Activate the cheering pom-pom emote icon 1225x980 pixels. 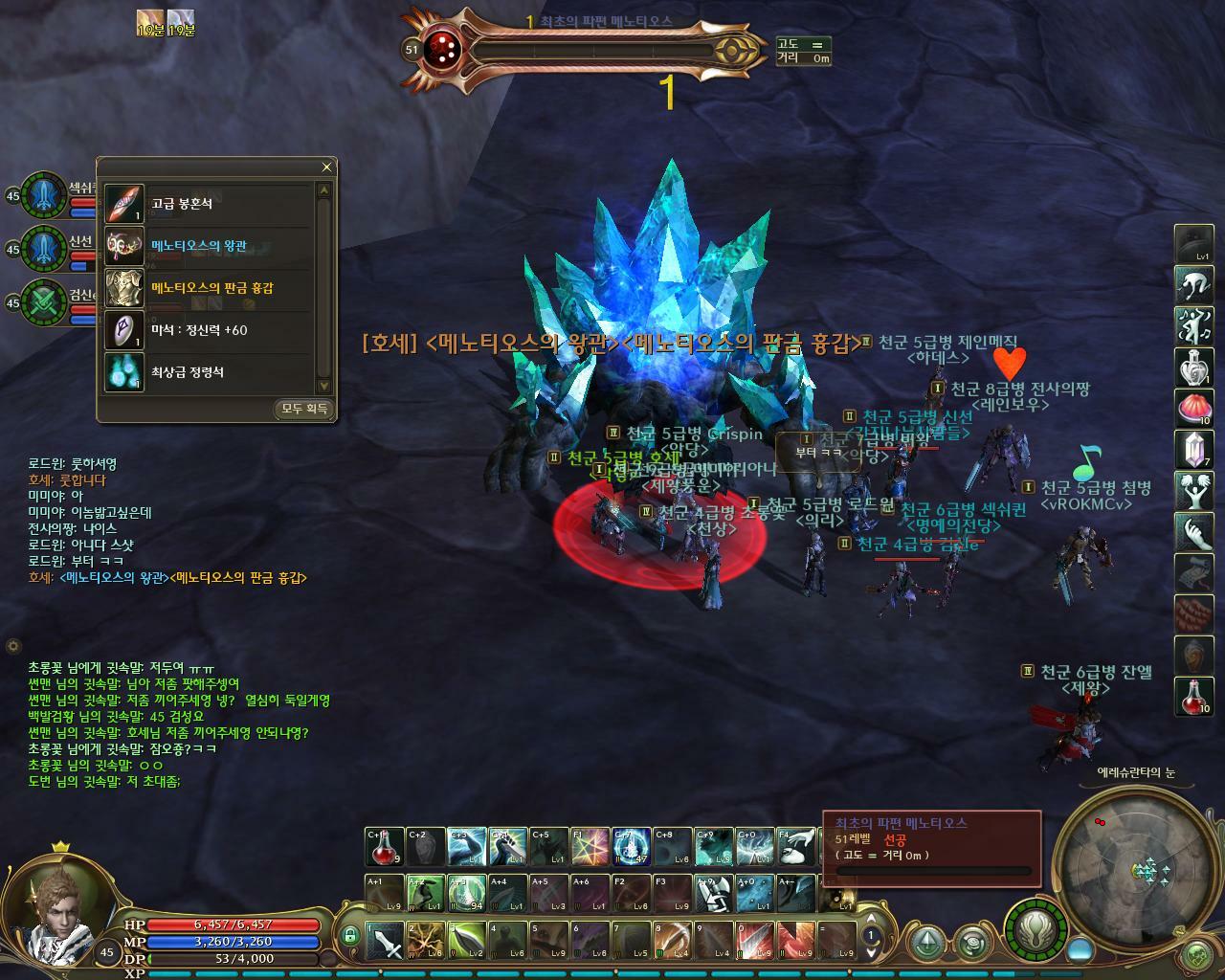point(1194,491)
